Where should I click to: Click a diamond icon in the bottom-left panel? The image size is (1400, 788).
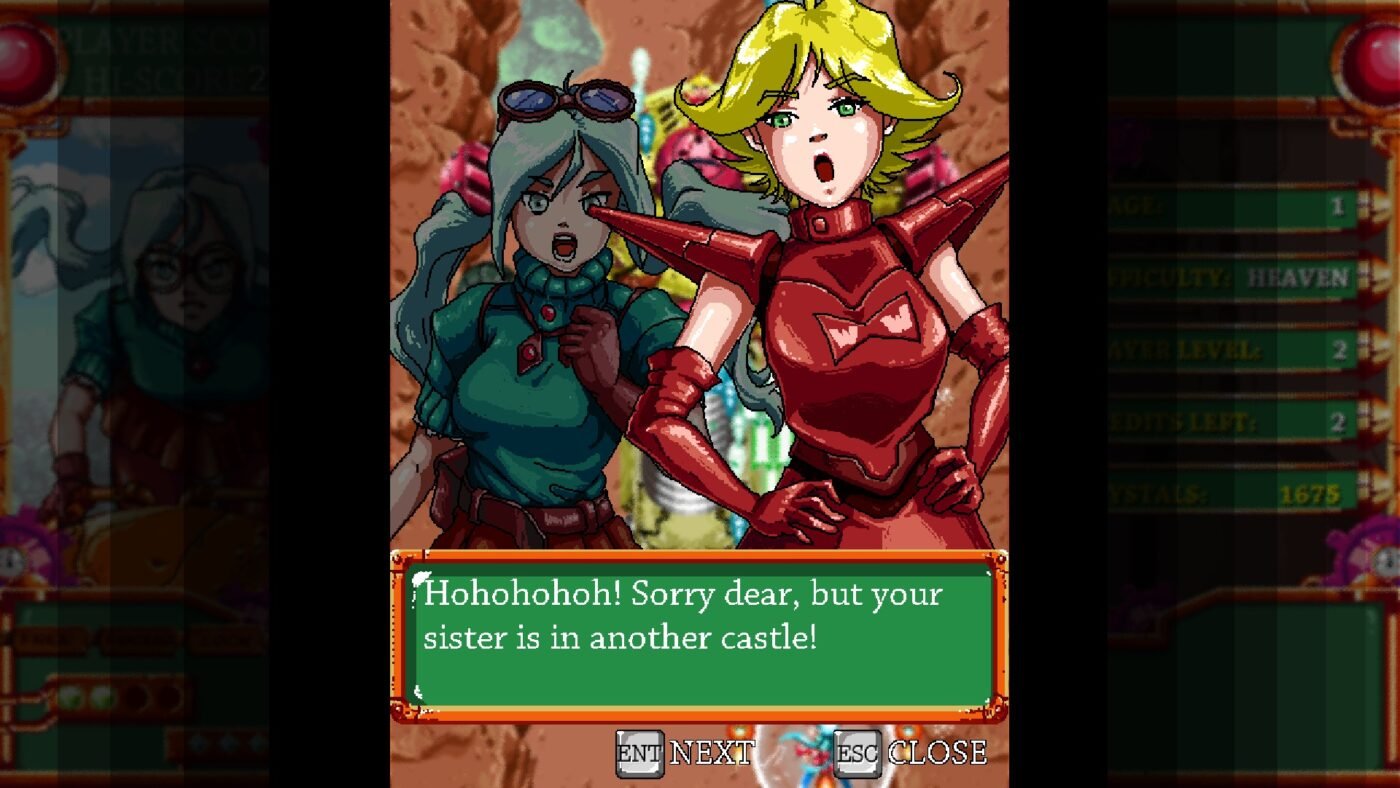pyautogui.click(x=197, y=744)
